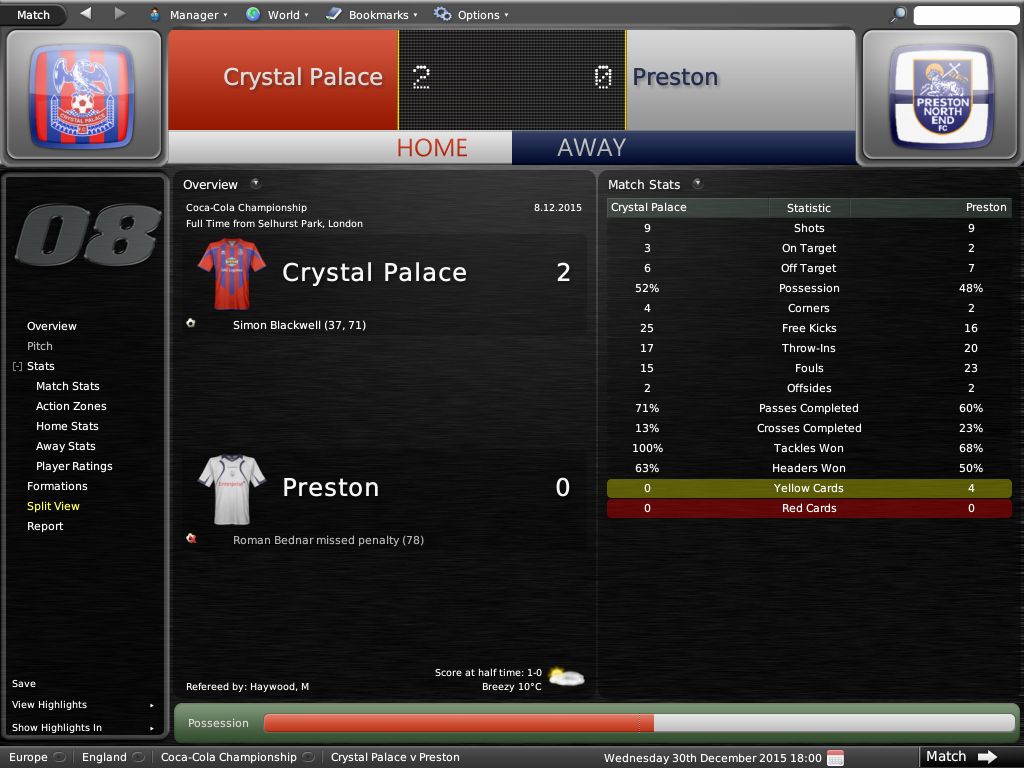View Home Stats
This screenshot has width=1024, height=768.
tap(66, 426)
